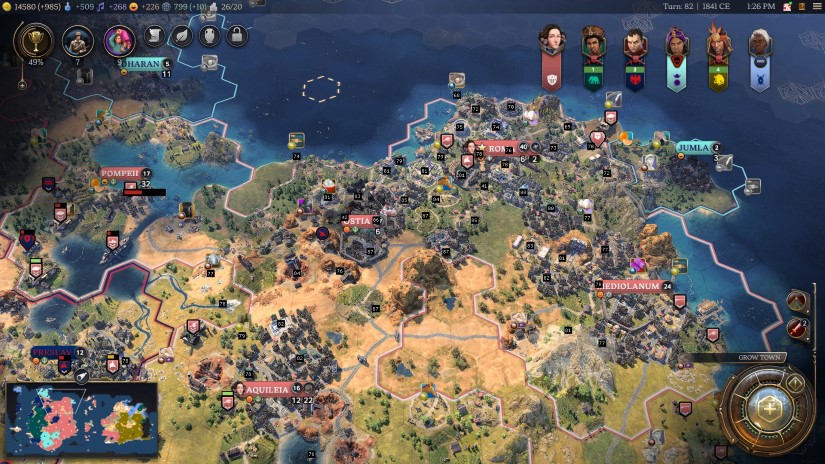This screenshot has height=464, width=825.
Task: Select the leader portrait on the navy eagle banner
Action: click(x=634, y=42)
